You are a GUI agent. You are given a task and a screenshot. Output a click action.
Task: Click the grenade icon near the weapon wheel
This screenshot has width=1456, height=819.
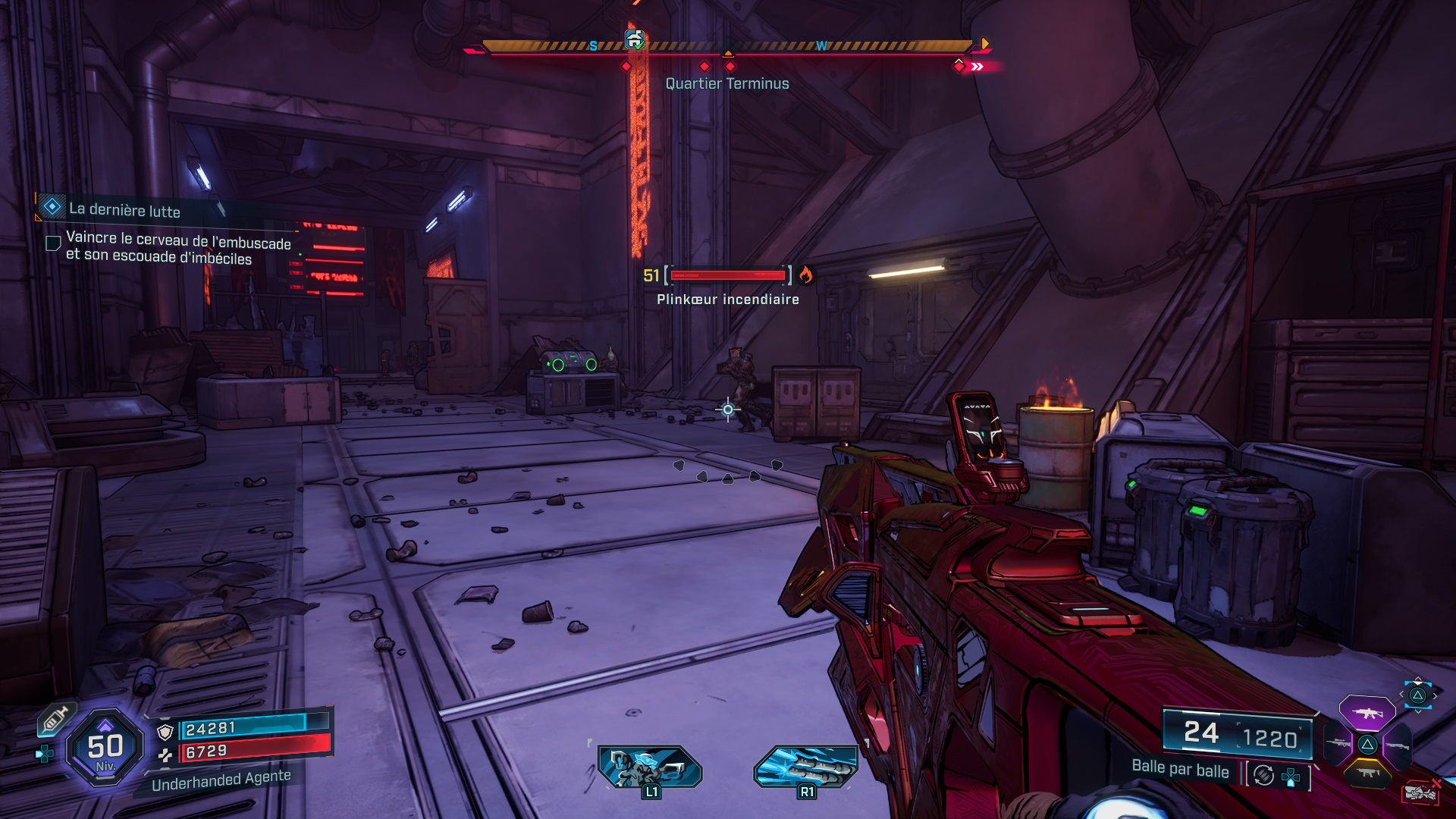(x=1420, y=791)
